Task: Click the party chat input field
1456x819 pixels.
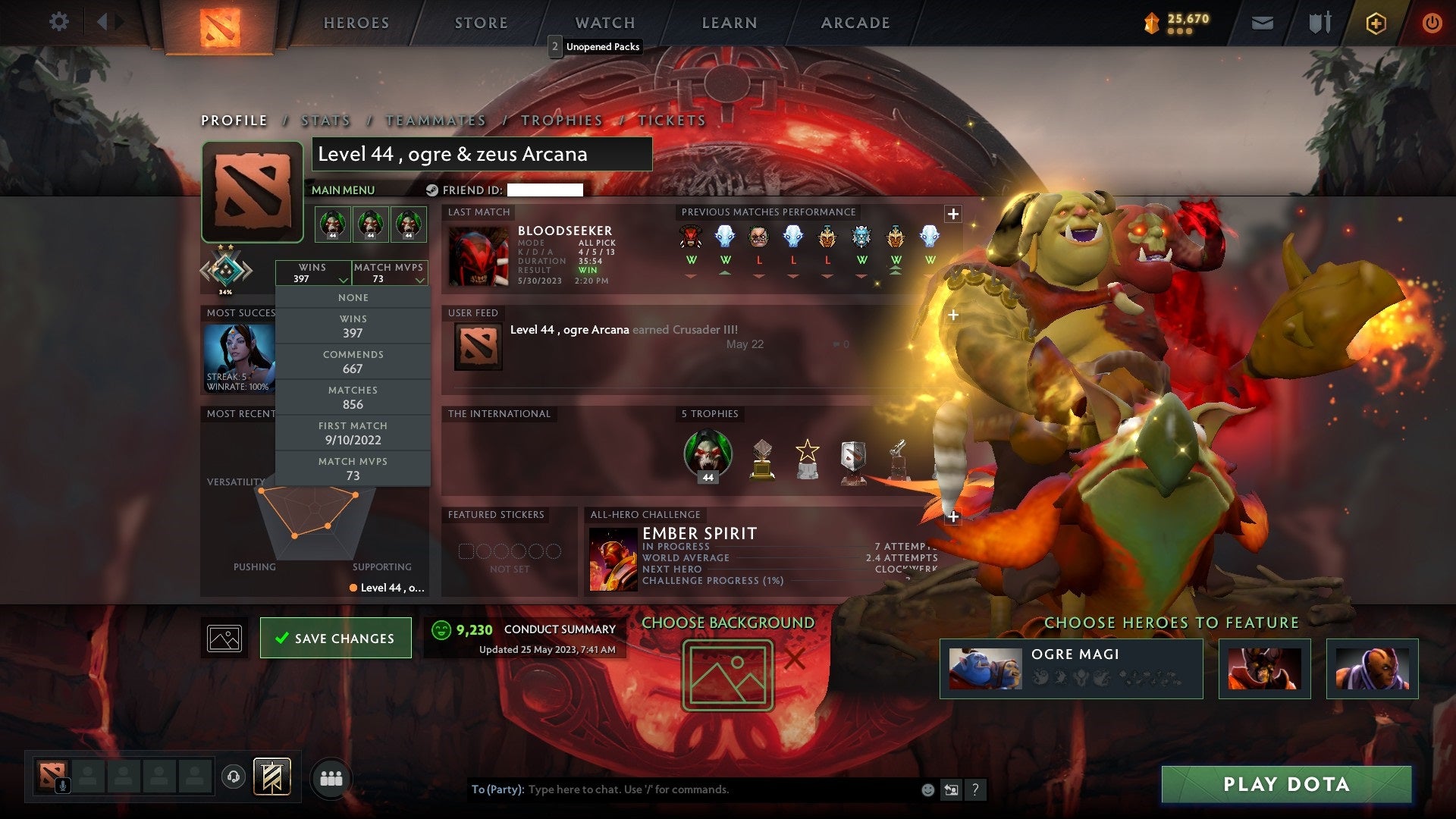Action: click(682, 789)
